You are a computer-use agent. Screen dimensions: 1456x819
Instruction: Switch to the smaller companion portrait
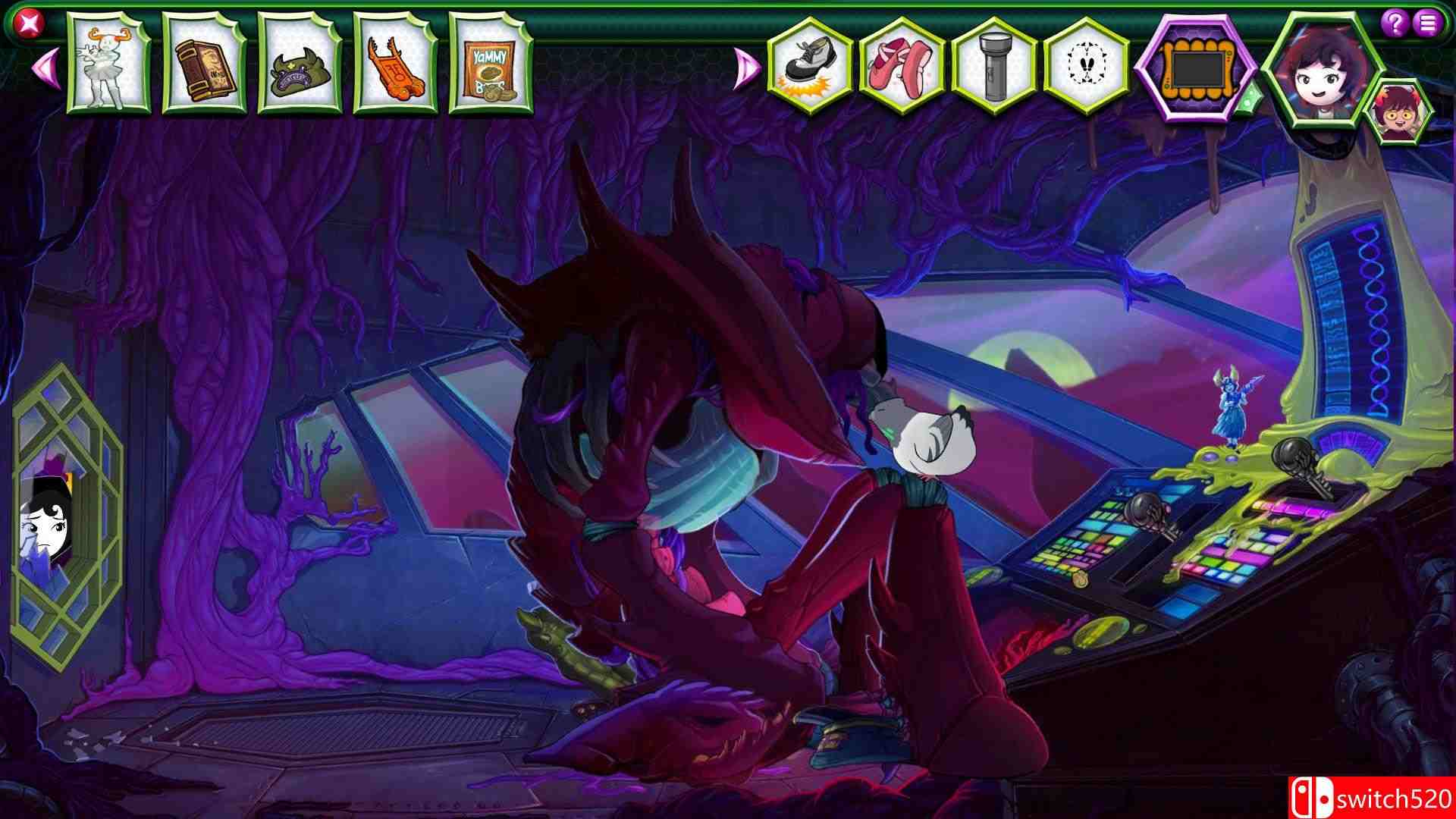point(1407,106)
